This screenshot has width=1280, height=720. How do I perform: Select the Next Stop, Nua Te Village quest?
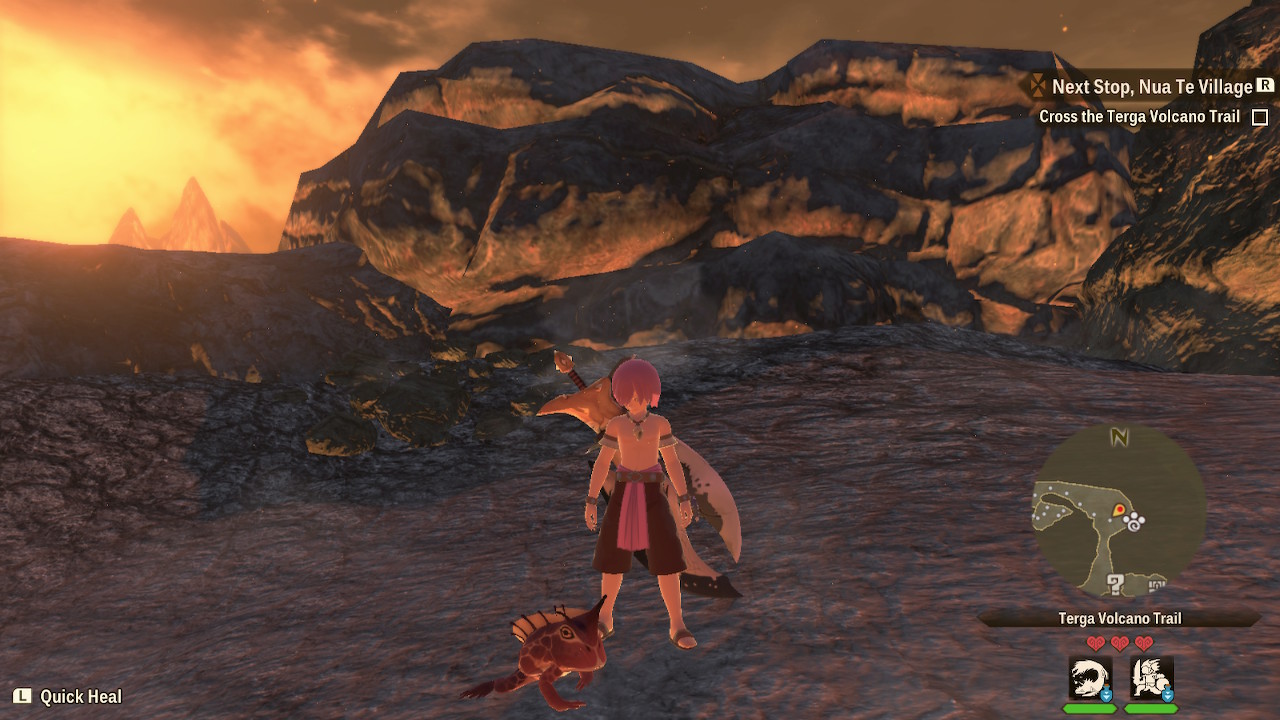1151,87
